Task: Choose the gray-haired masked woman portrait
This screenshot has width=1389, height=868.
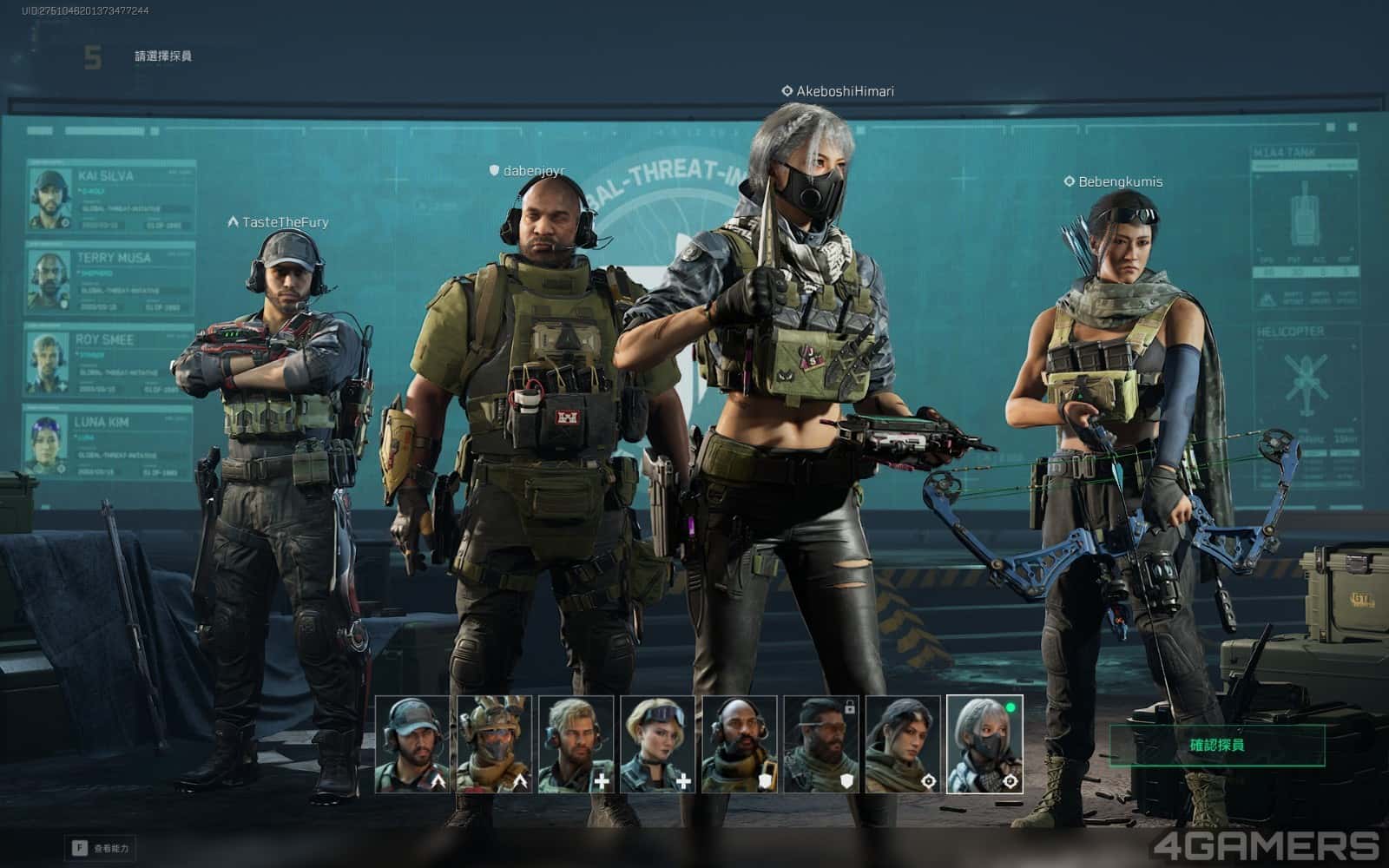Action: [984, 745]
